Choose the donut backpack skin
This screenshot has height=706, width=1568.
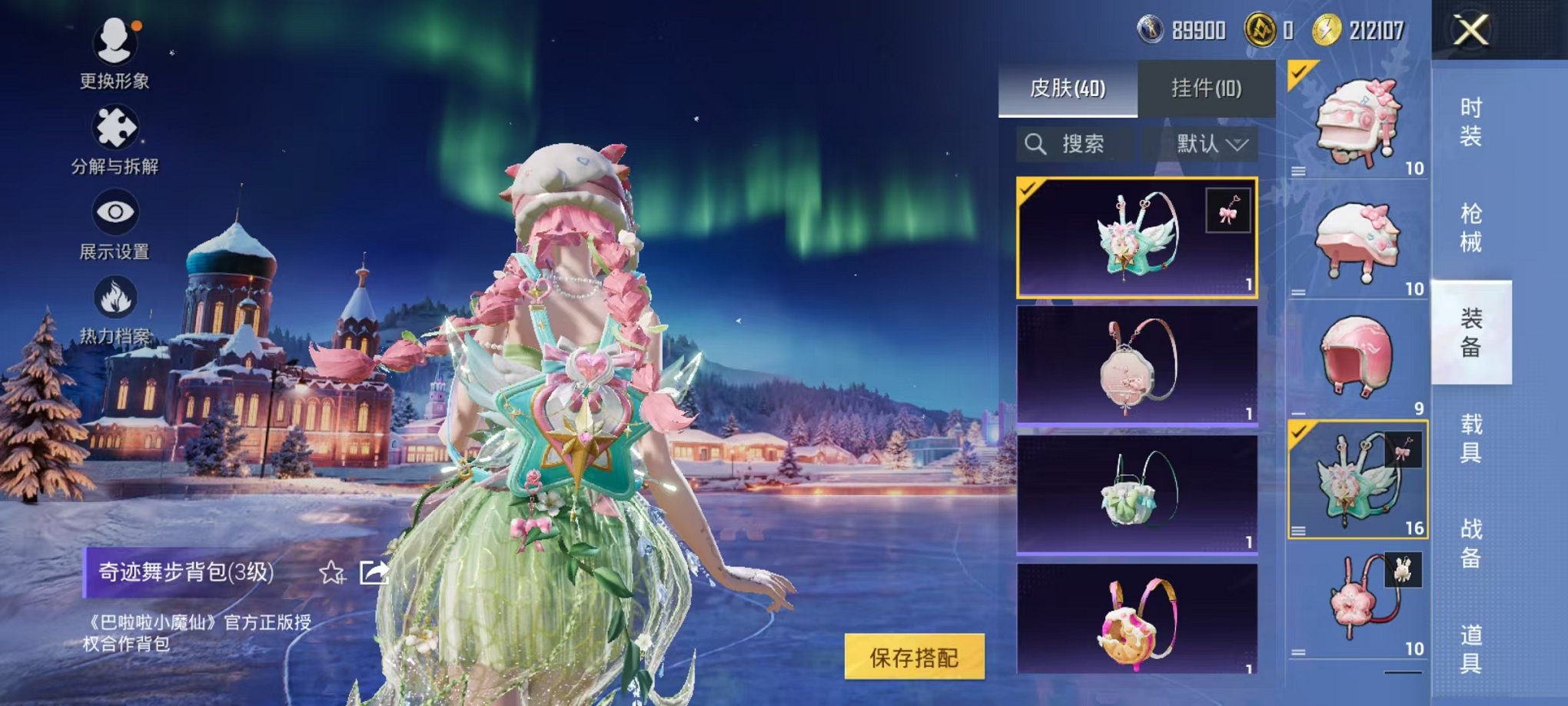[1137, 620]
